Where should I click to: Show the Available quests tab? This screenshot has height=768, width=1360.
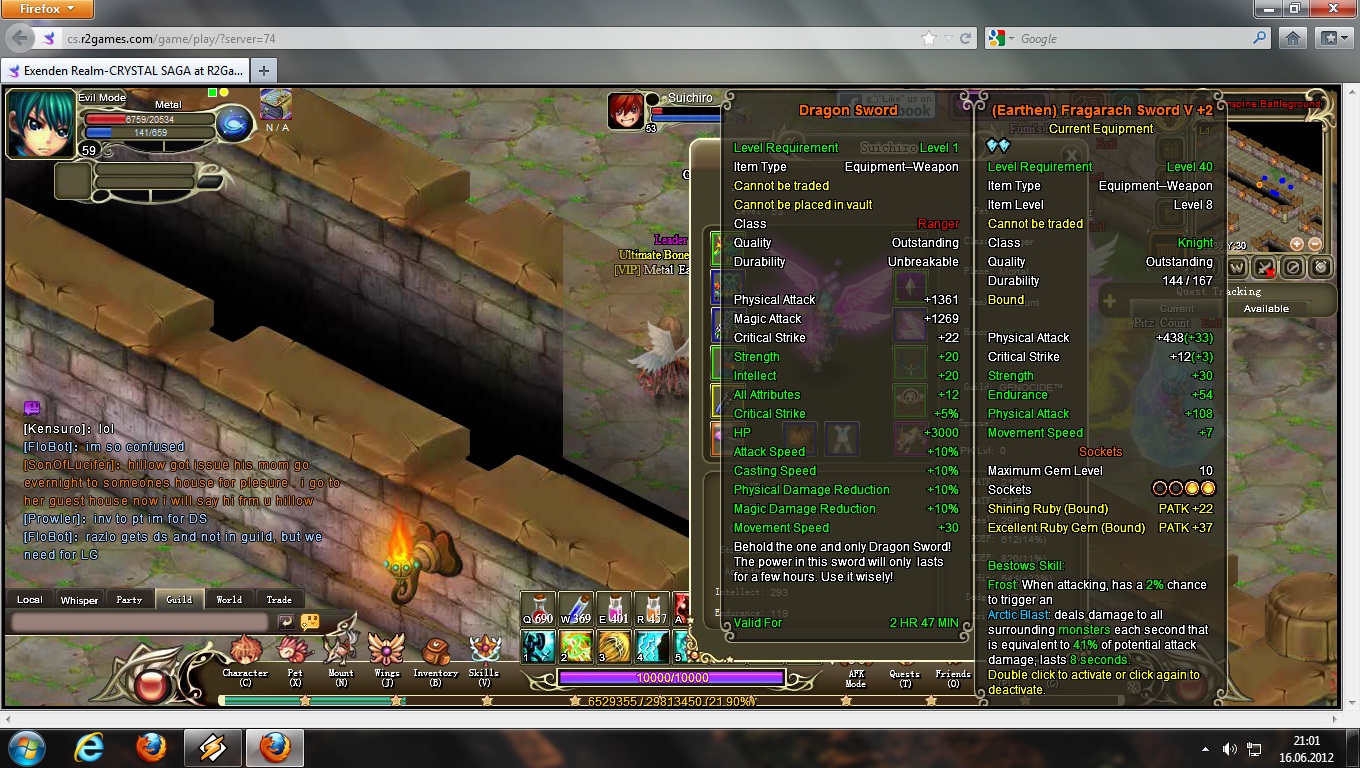tap(1266, 309)
